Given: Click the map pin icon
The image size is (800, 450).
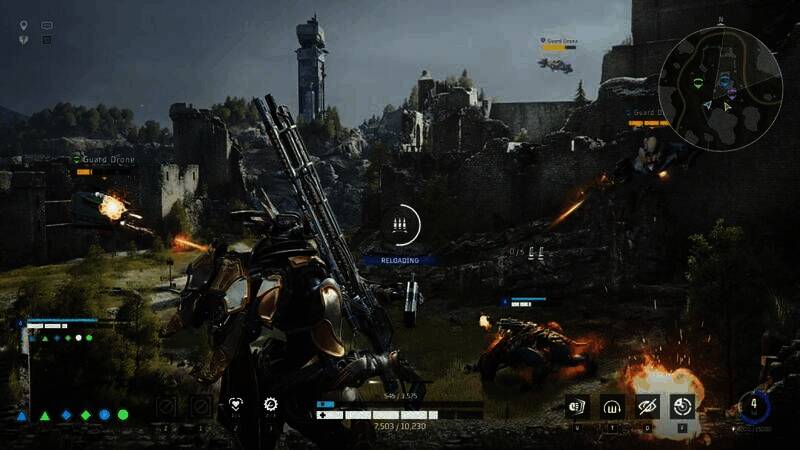Looking at the screenshot, I should [x=23, y=25].
